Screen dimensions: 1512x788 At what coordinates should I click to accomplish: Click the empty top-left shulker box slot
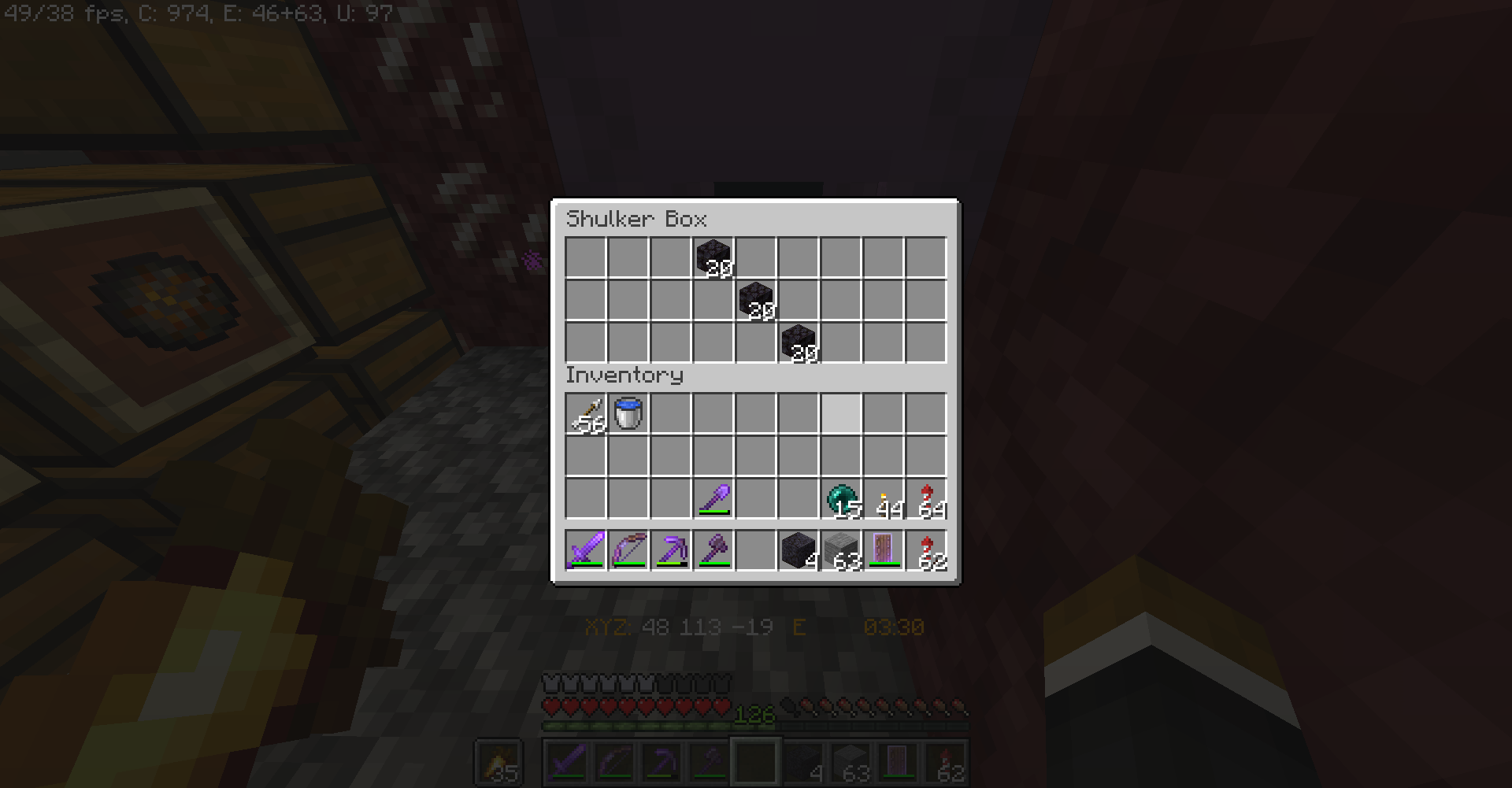586,256
